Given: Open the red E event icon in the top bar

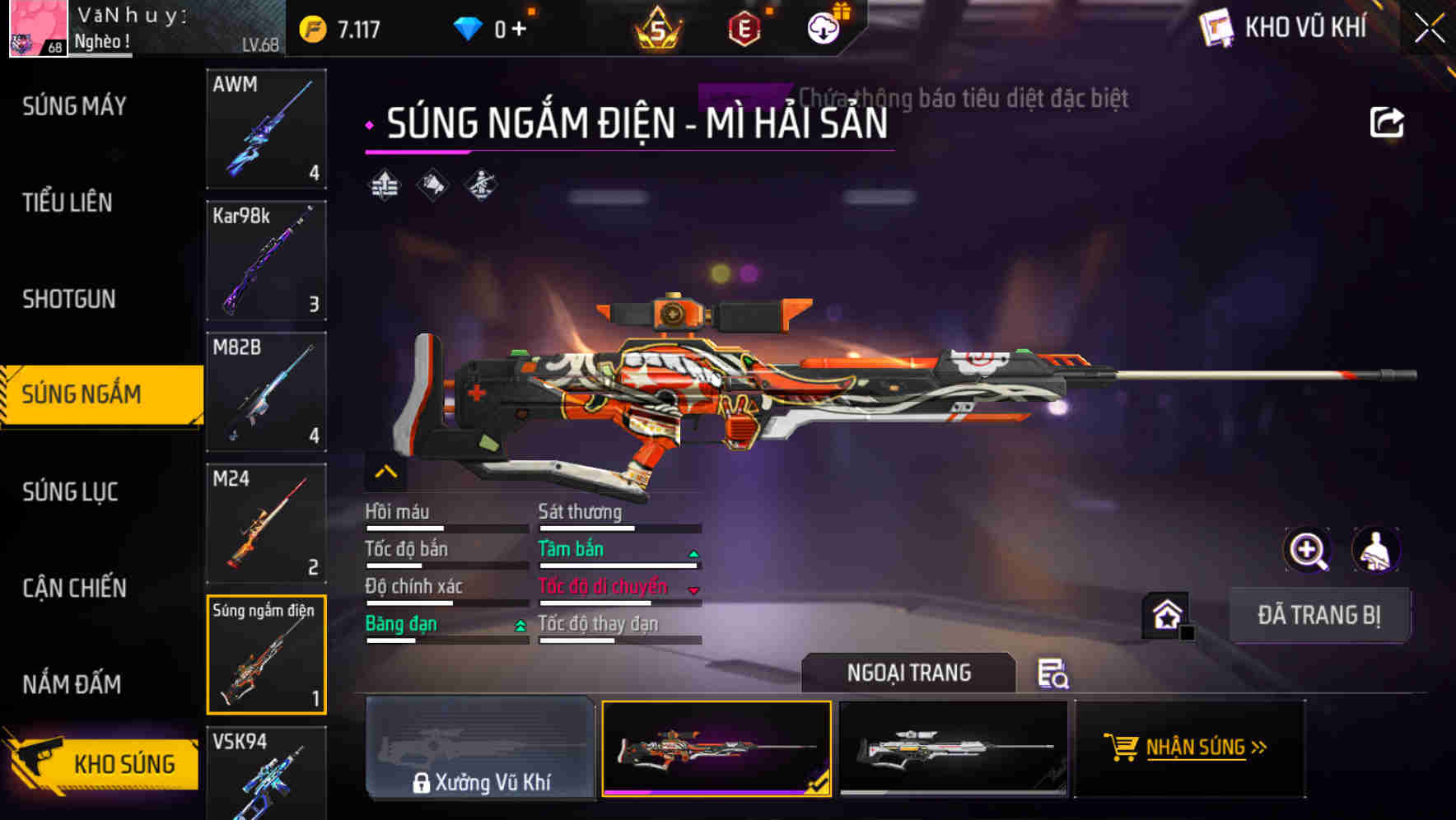Looking at the screenshot, I should coord(744,27).
